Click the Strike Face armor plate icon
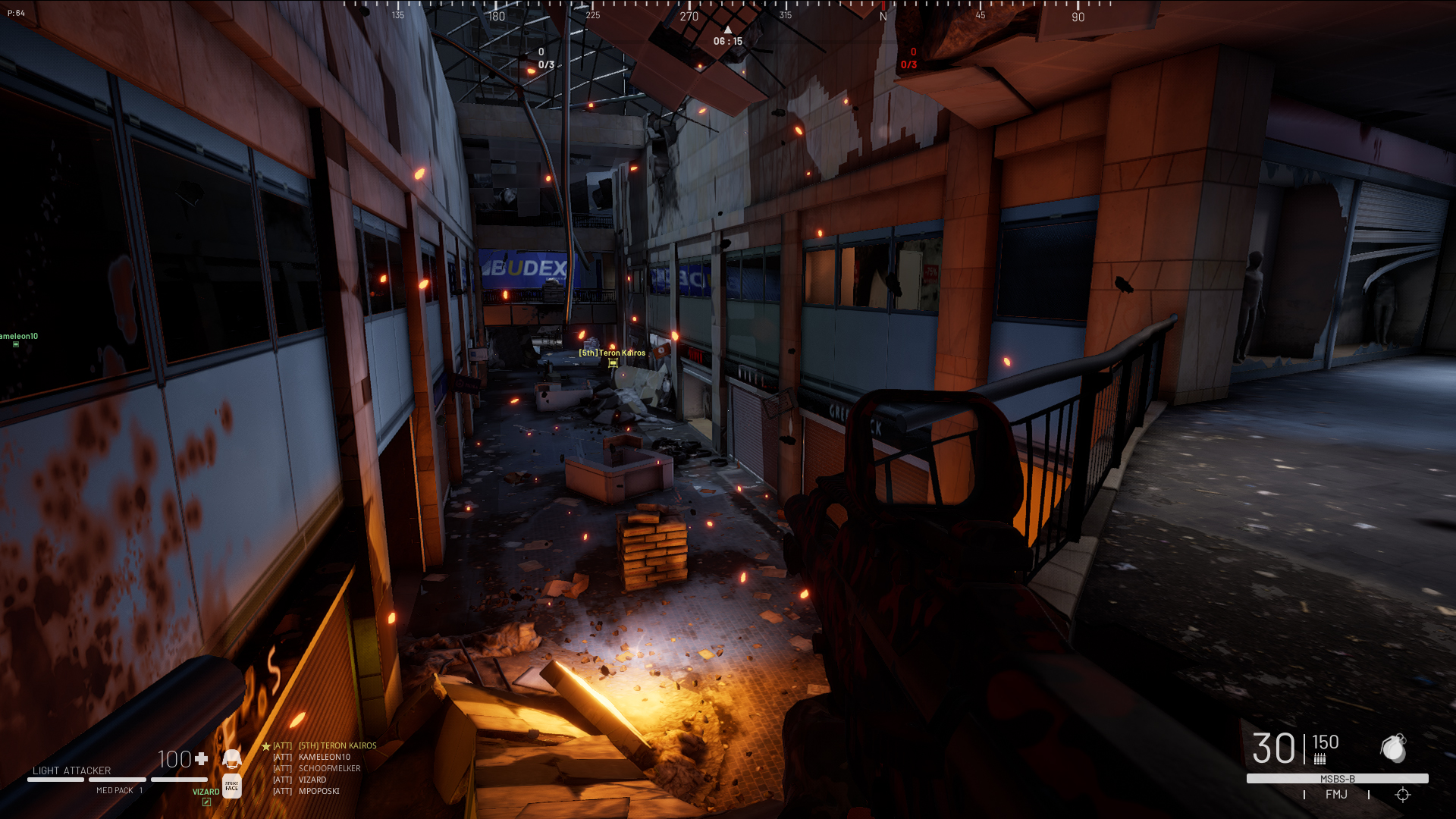The height and width of the screenshot is (819, 1456). 232,786
